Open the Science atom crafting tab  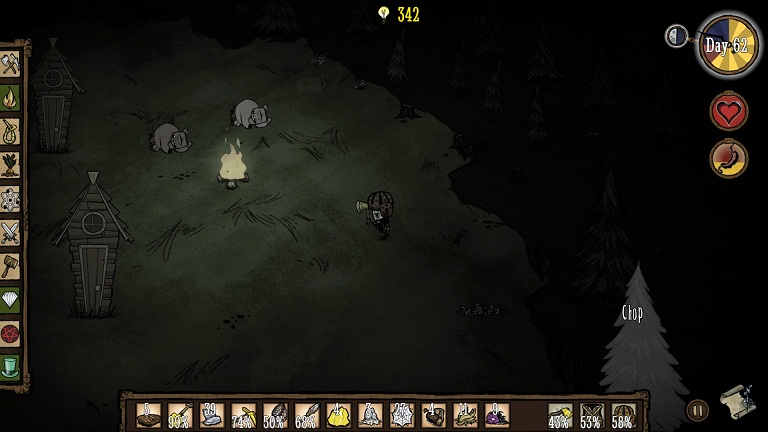[x=10, y=198]
